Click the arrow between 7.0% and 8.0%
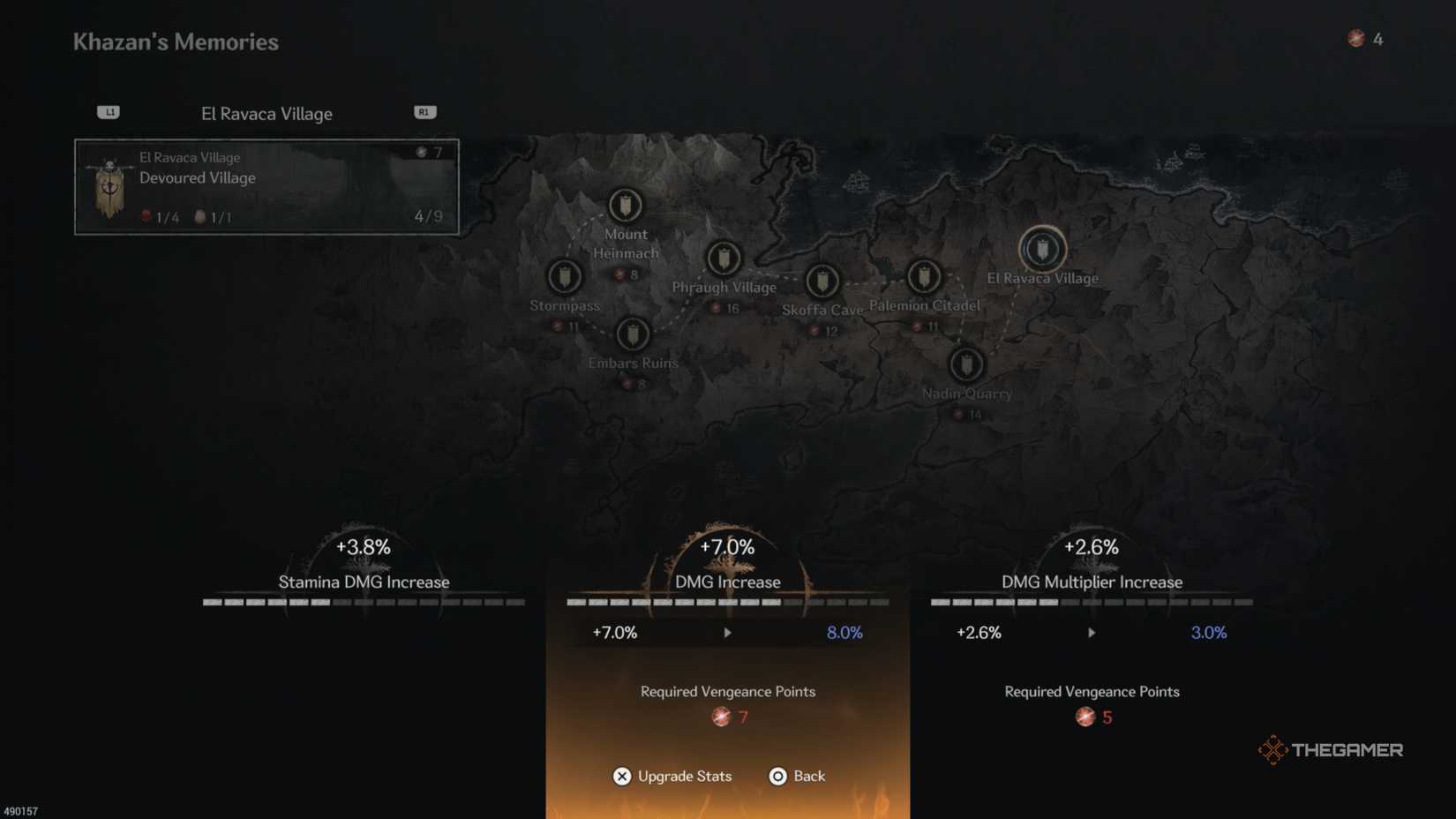1456x819 pixels. point(727,633)
